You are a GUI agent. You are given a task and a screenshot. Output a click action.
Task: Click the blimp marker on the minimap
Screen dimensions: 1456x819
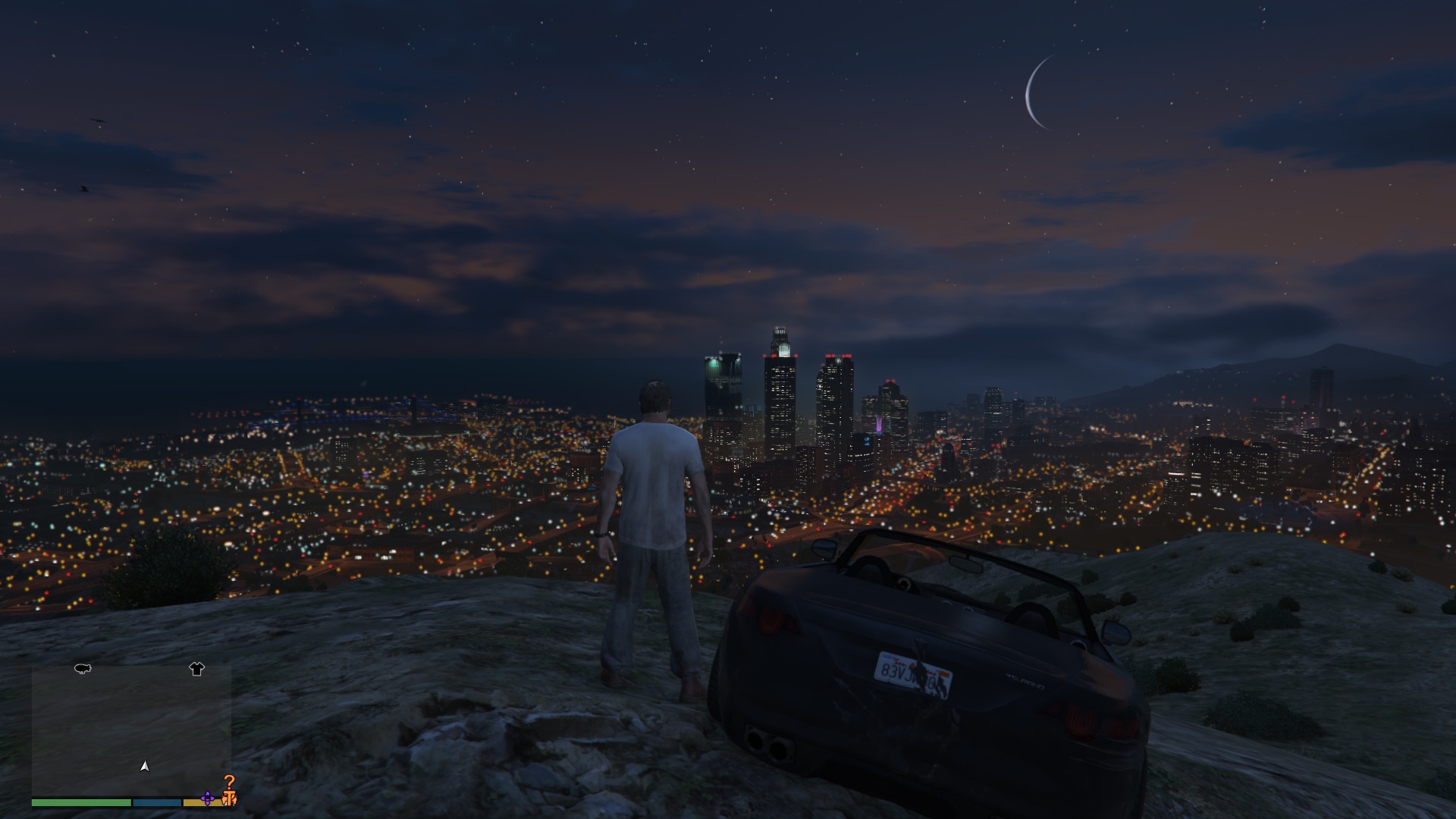(x=83, y=669)
